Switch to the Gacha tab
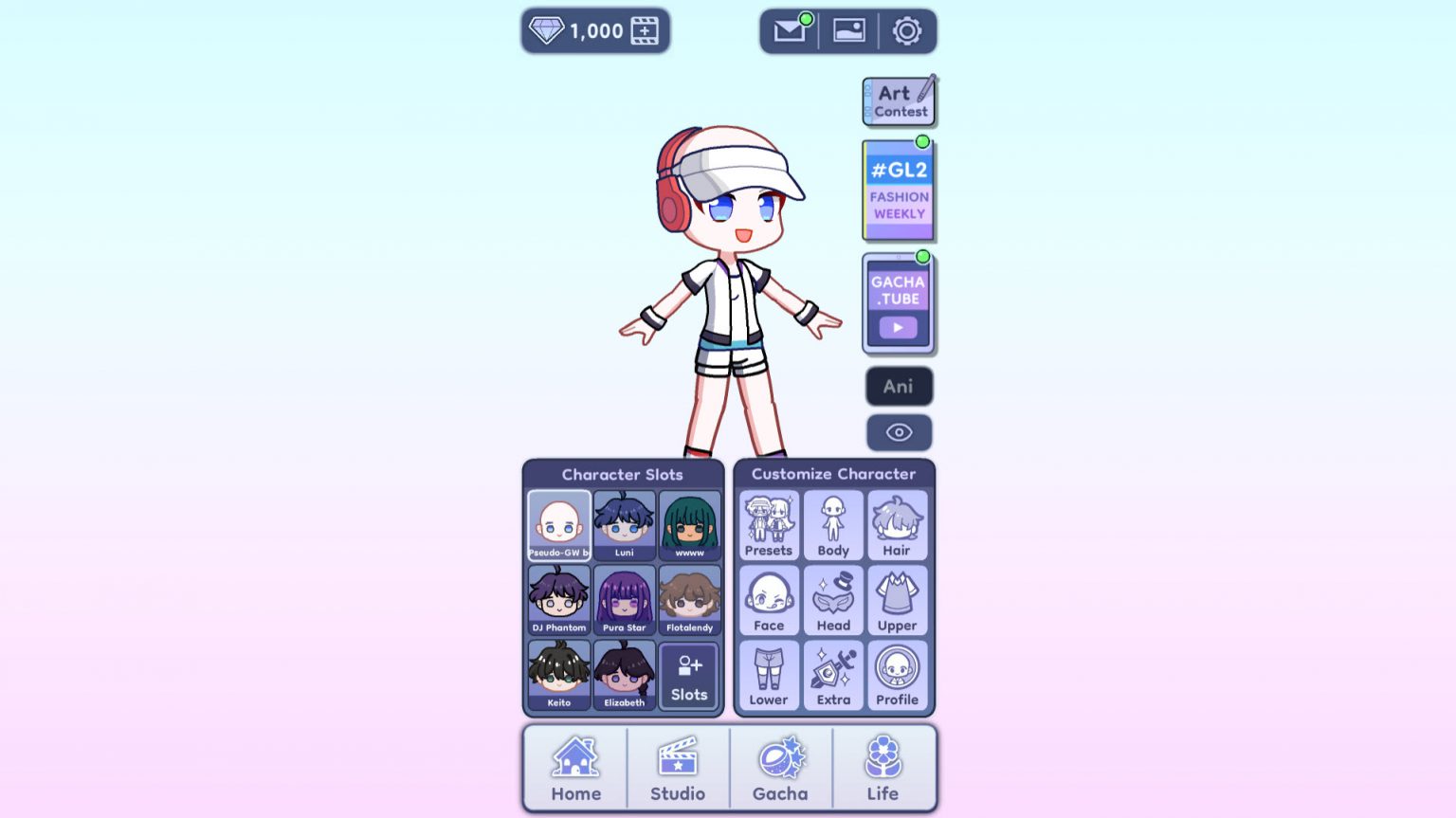 click(780, 768)
